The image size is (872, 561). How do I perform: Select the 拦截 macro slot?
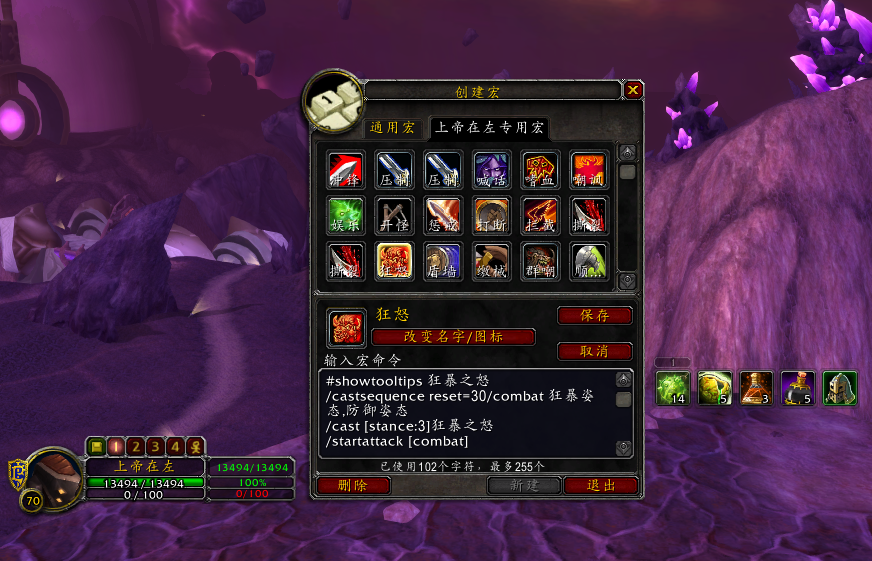point(541,216)
